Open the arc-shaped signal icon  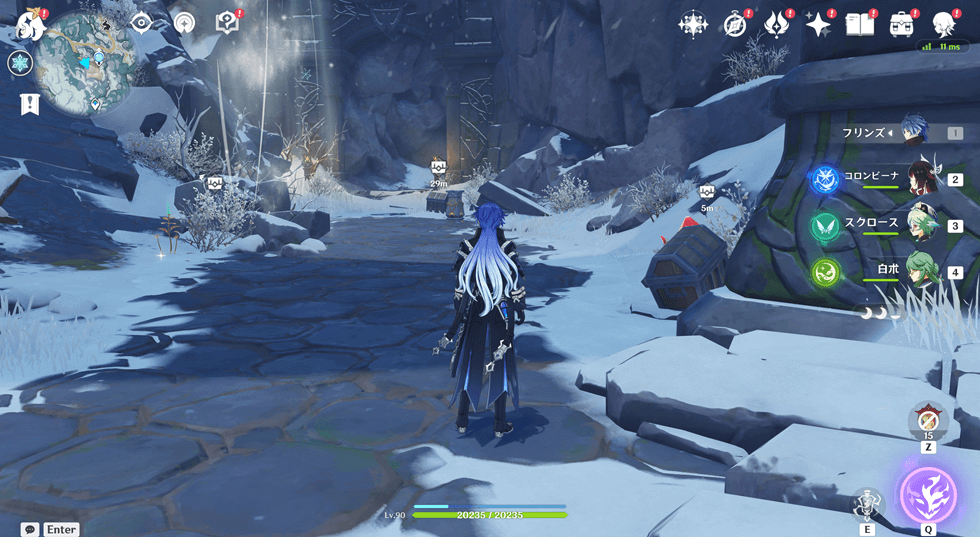coord(184,23)
